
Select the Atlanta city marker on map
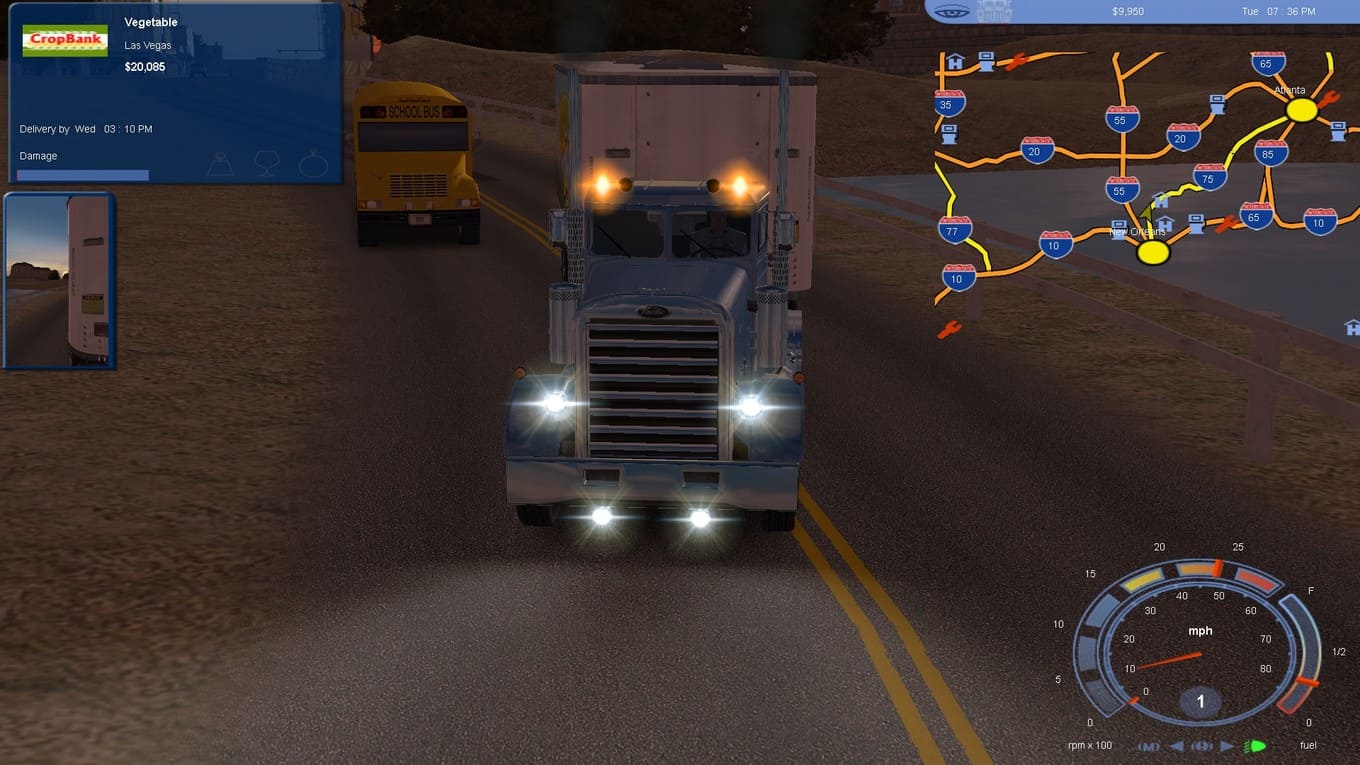click(1301, 110)
